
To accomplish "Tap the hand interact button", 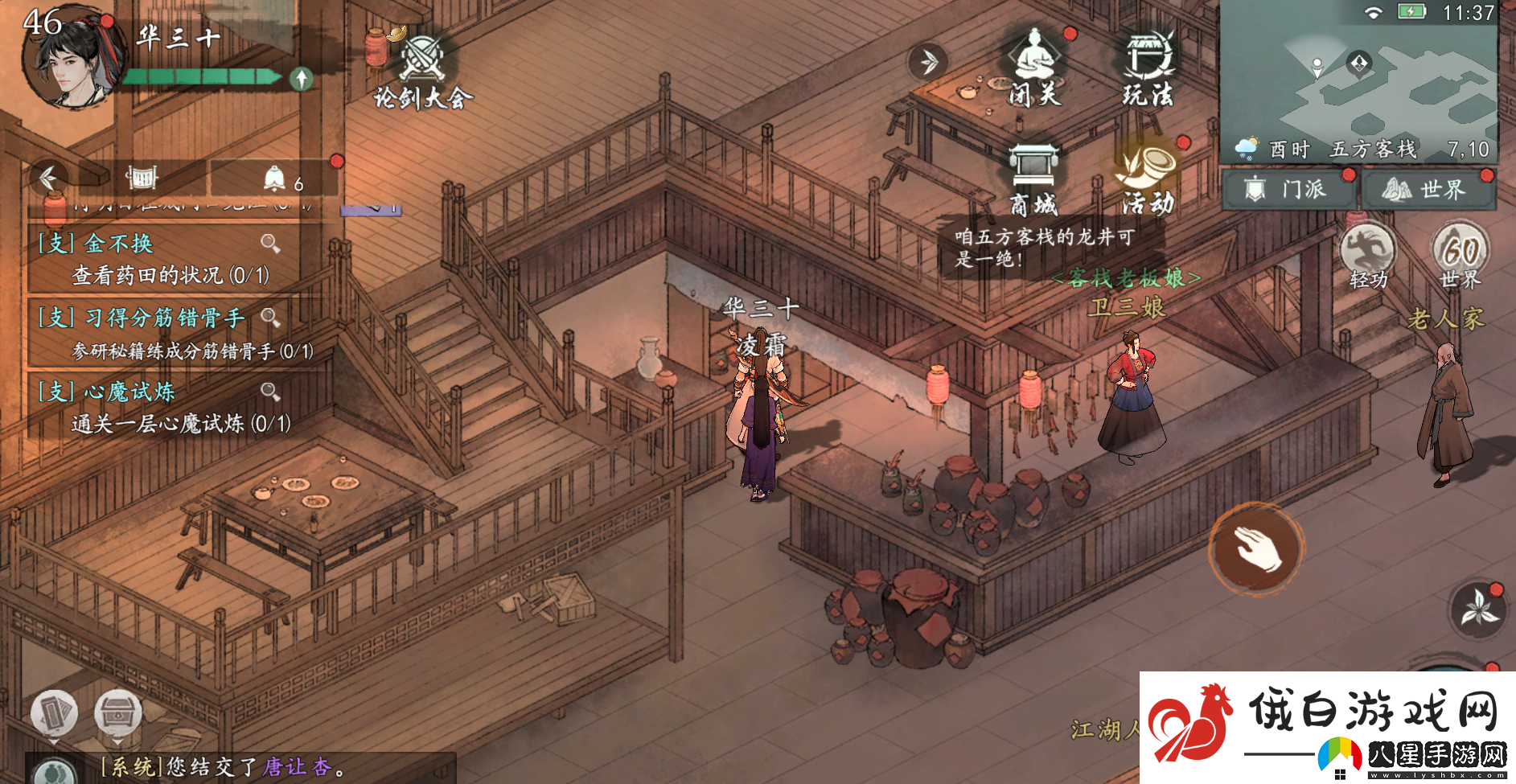I will (1256, 548).
